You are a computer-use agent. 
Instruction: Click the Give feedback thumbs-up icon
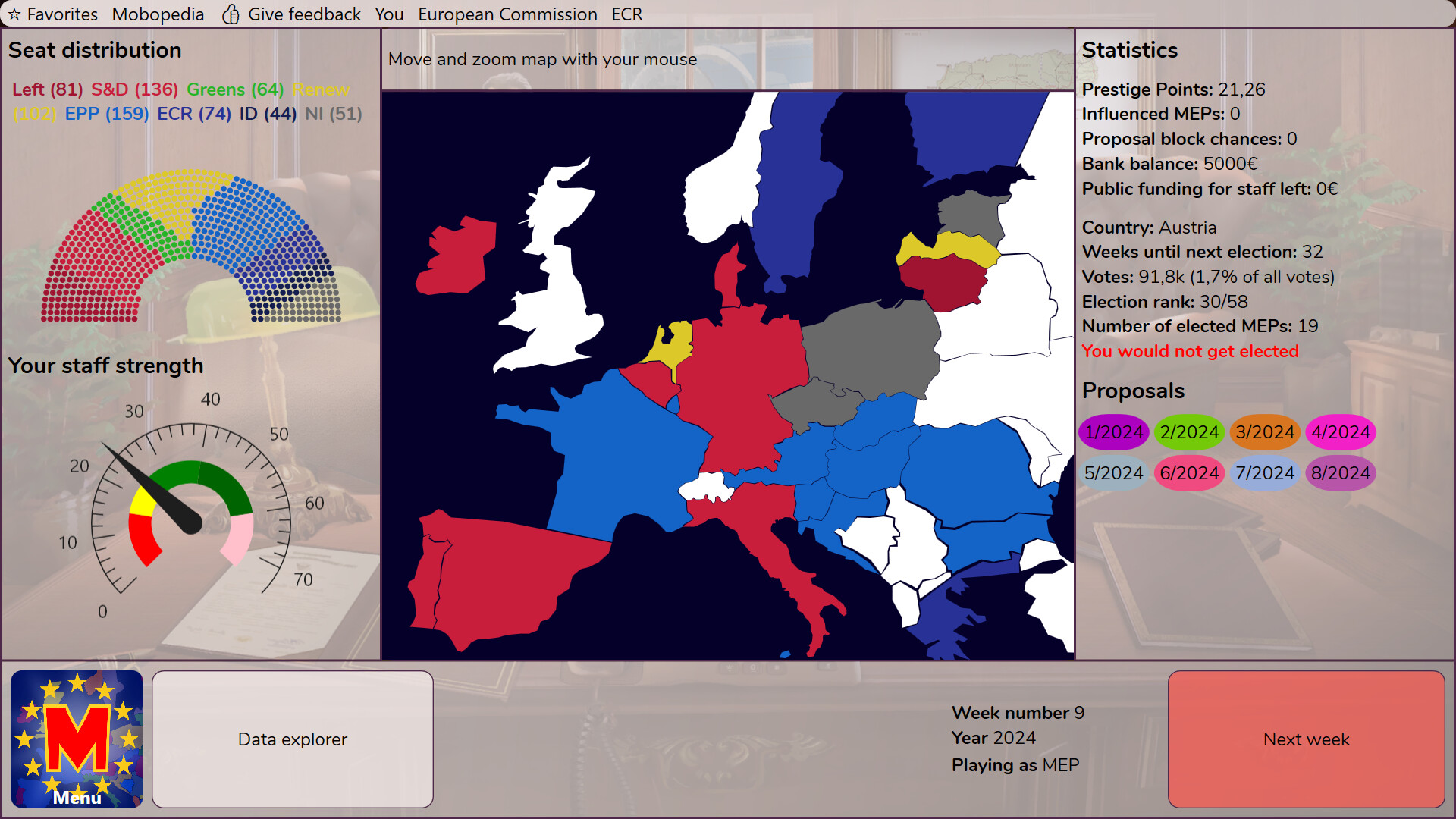(230, 14)
